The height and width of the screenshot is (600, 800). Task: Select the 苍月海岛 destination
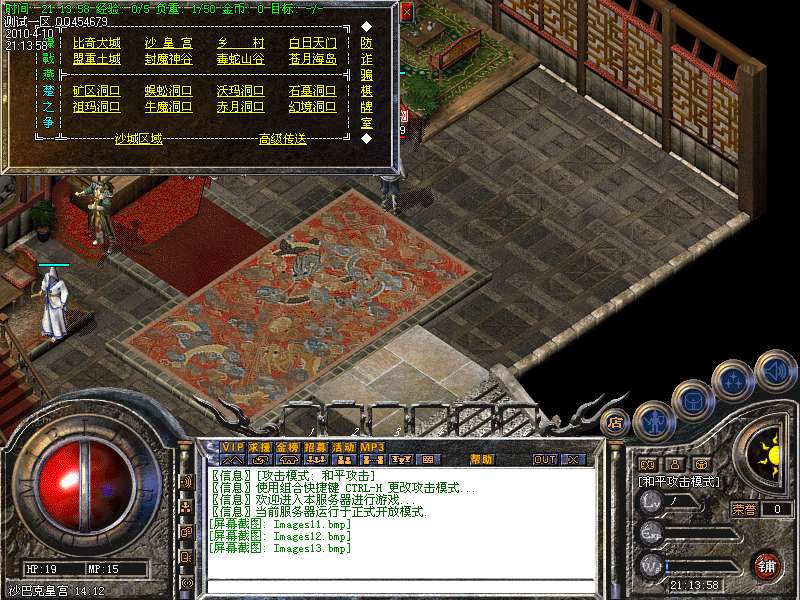(312, 59)
